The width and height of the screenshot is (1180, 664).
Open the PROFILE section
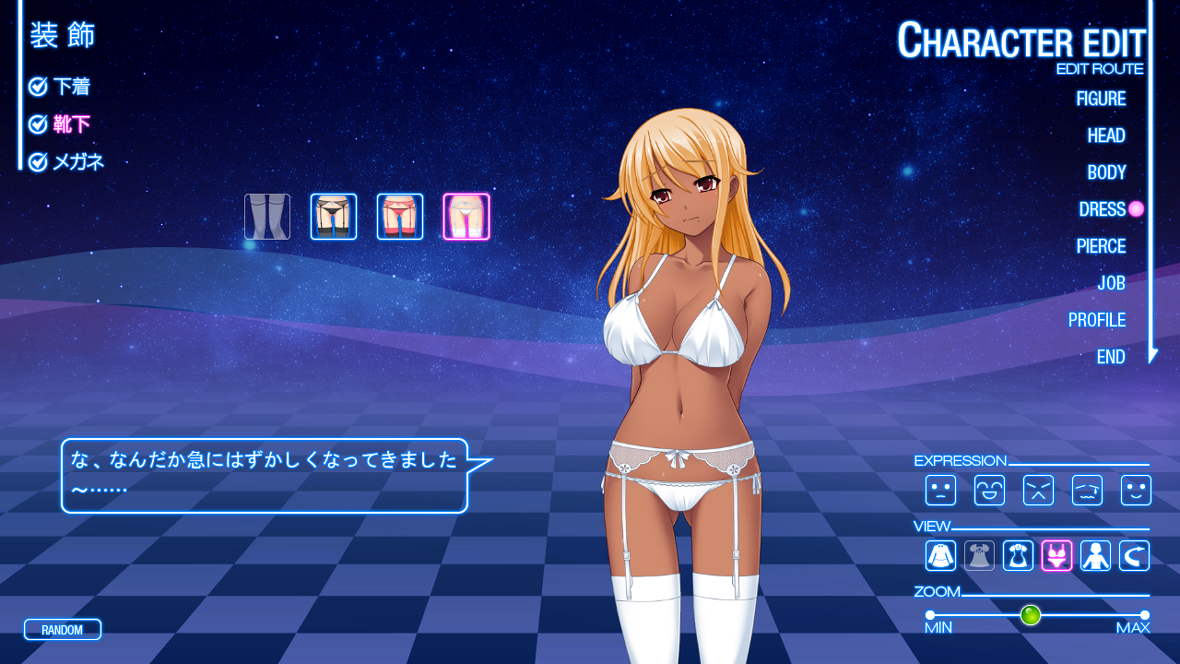(x=1096, y=320)
